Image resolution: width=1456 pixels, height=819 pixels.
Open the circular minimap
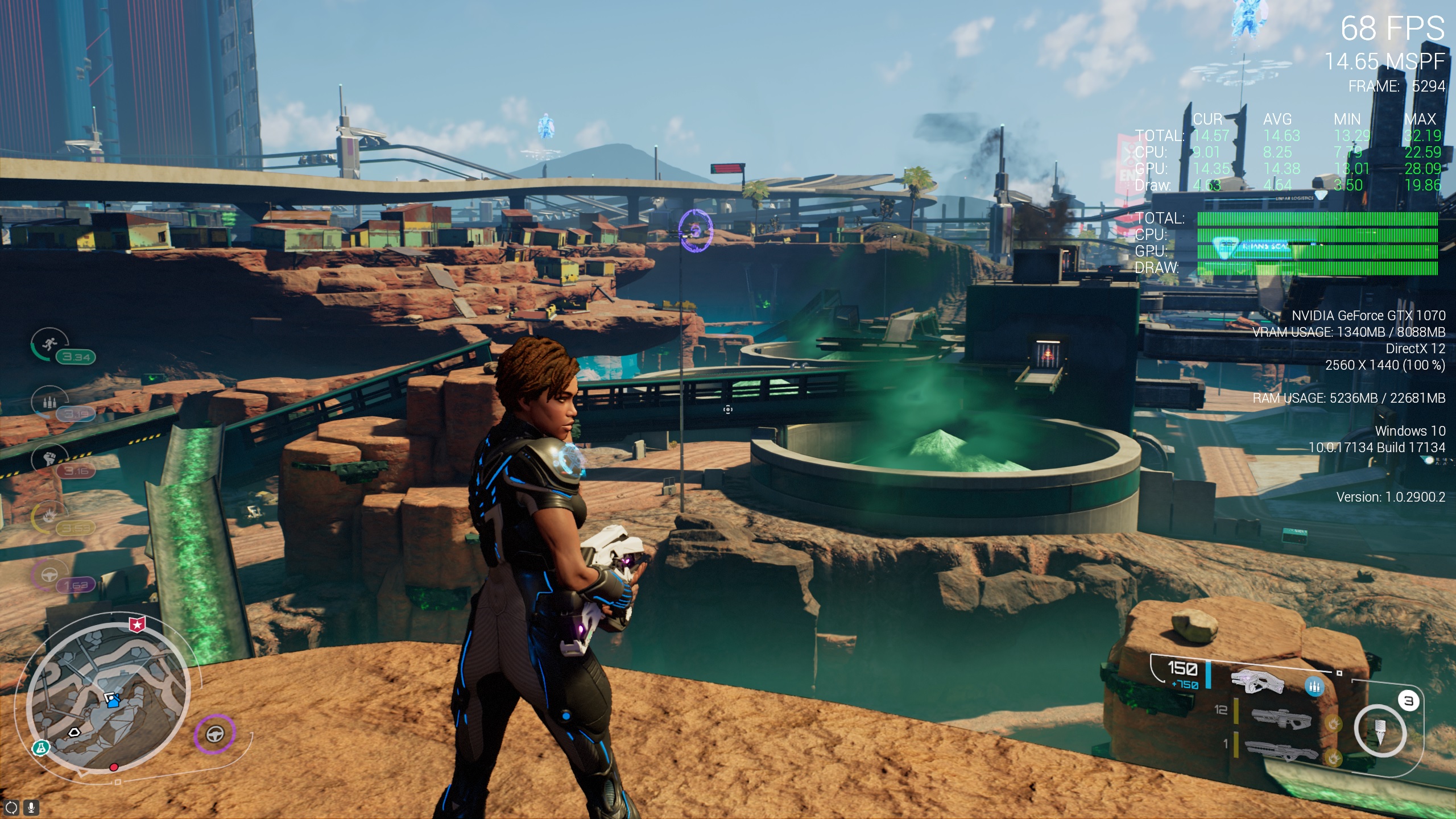(108, 697)
